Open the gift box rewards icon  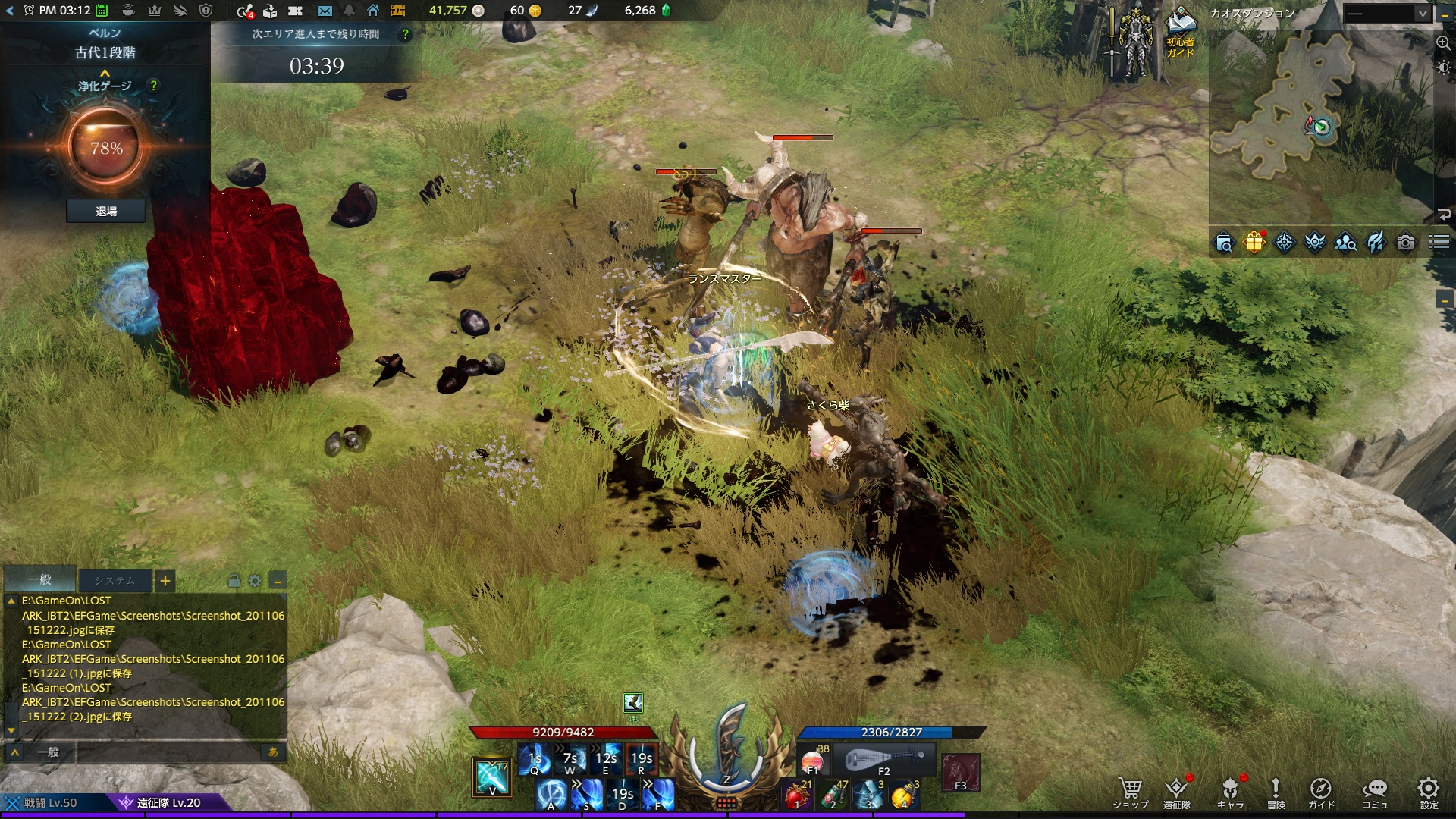pos(1254,243)
